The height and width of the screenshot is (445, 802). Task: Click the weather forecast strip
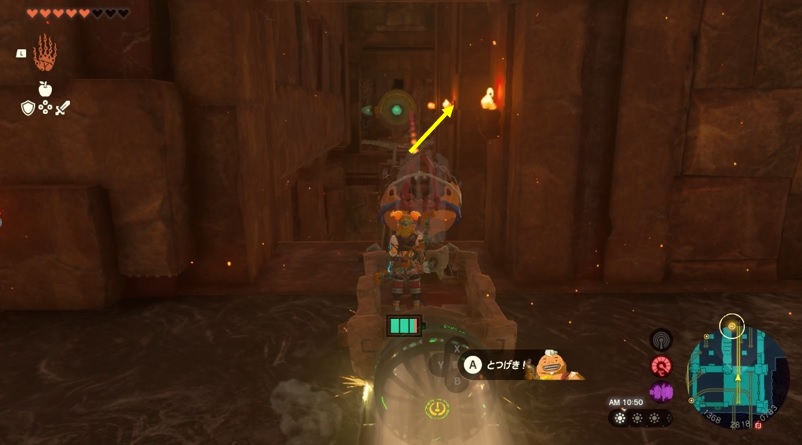638,417
